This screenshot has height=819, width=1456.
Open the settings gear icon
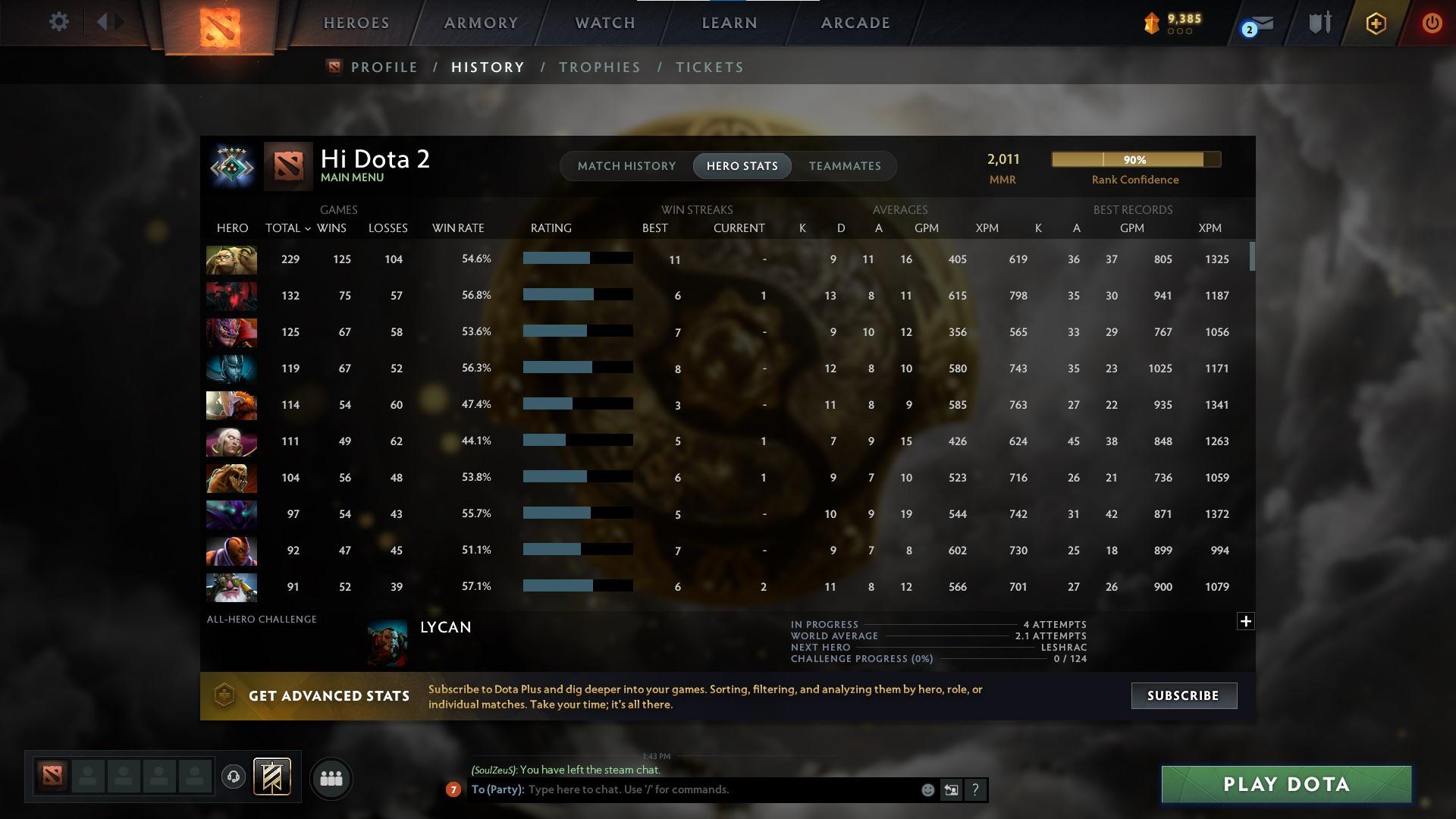click(59, 22)
